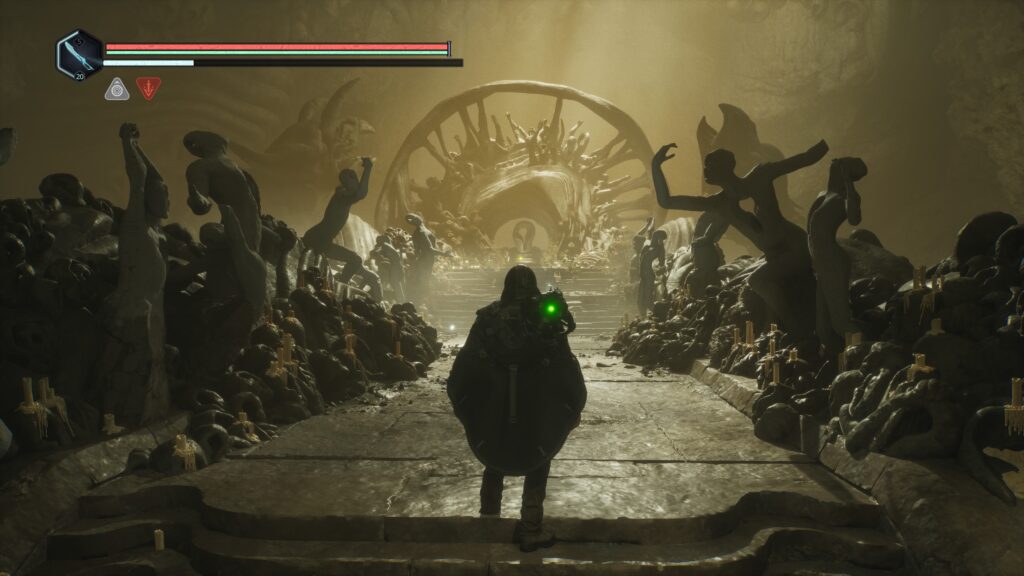This screenshot has width=1024, height=576.
Task: Click the hexagonal blade weapon icon
Action: pos(78,54)
